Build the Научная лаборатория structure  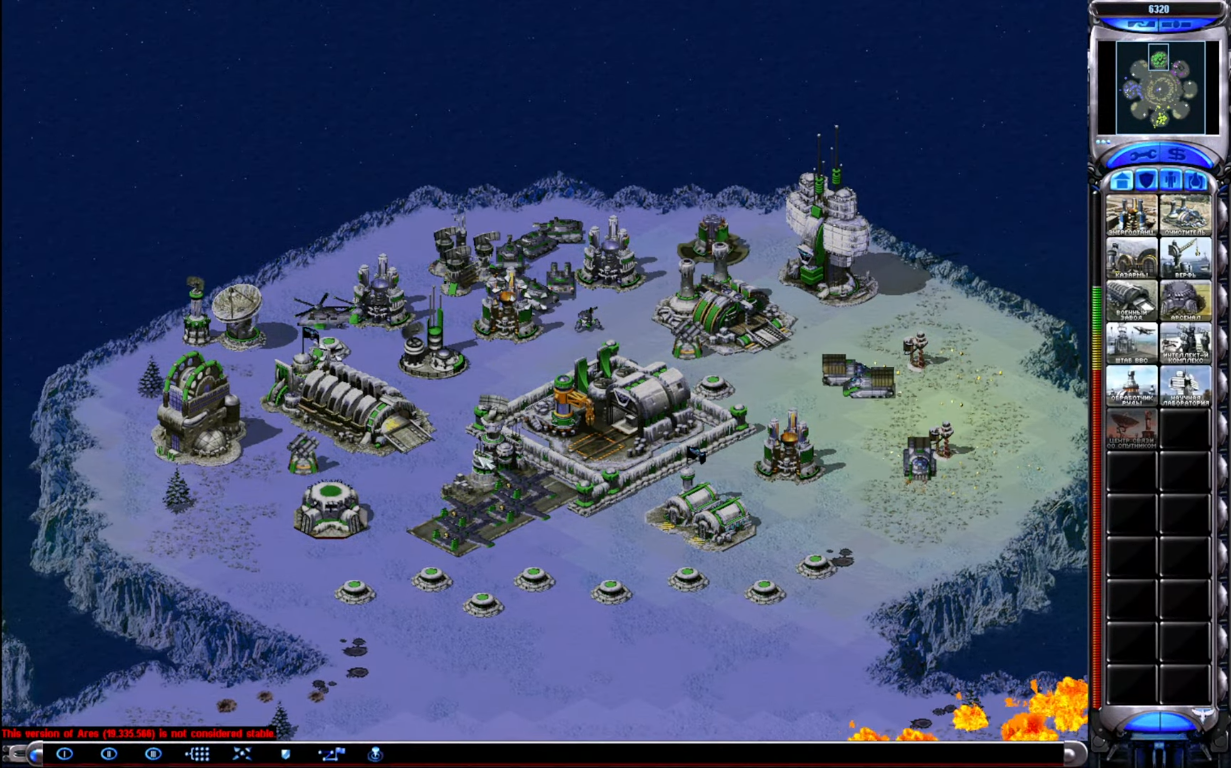tap(1185, 386)
